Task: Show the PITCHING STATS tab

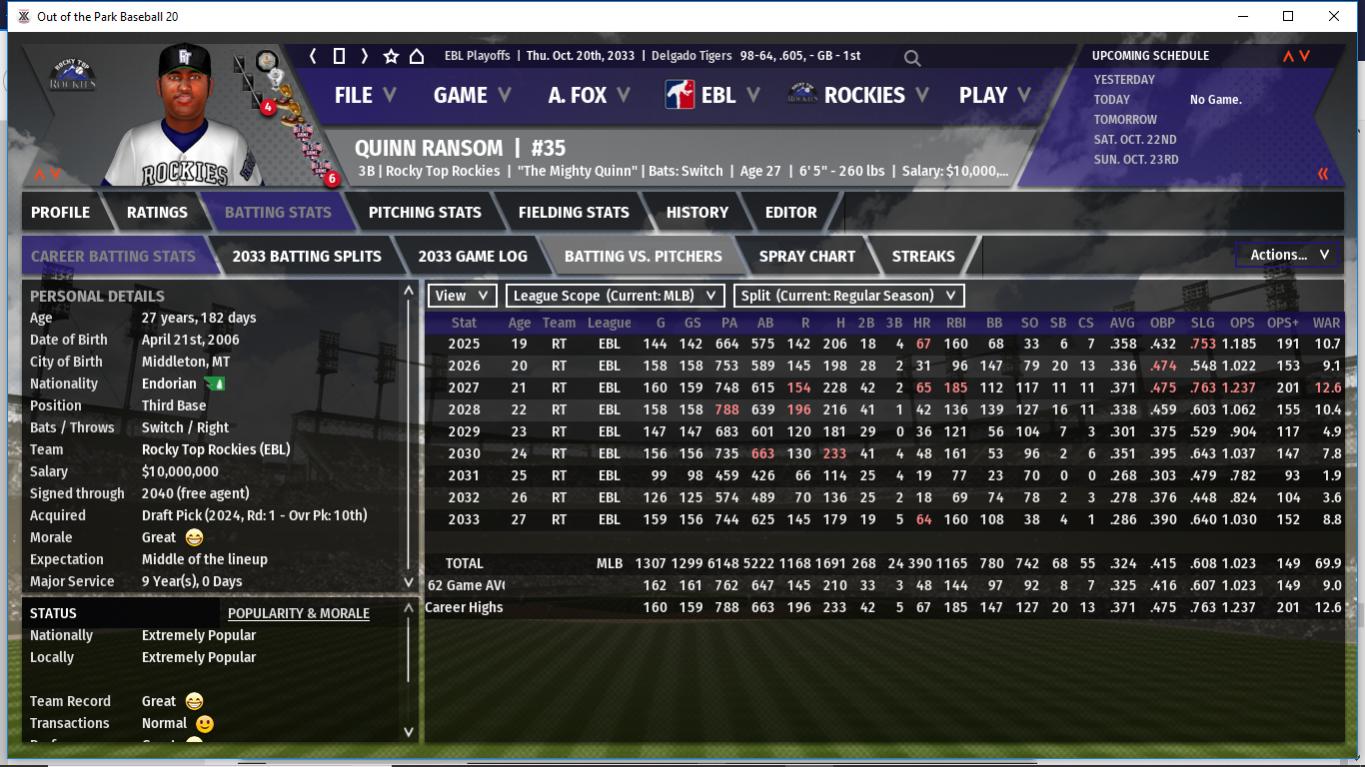Action: 424,212
